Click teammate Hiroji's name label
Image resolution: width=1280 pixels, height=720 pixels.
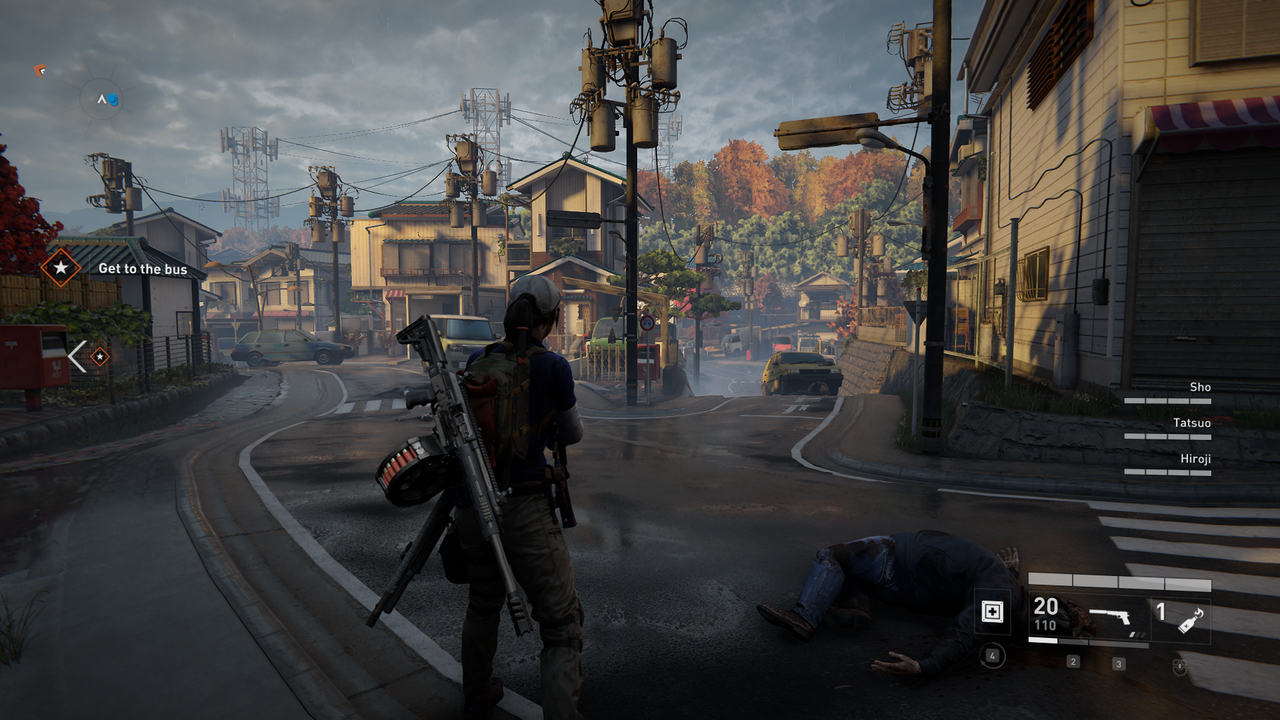pos(1196,459)
